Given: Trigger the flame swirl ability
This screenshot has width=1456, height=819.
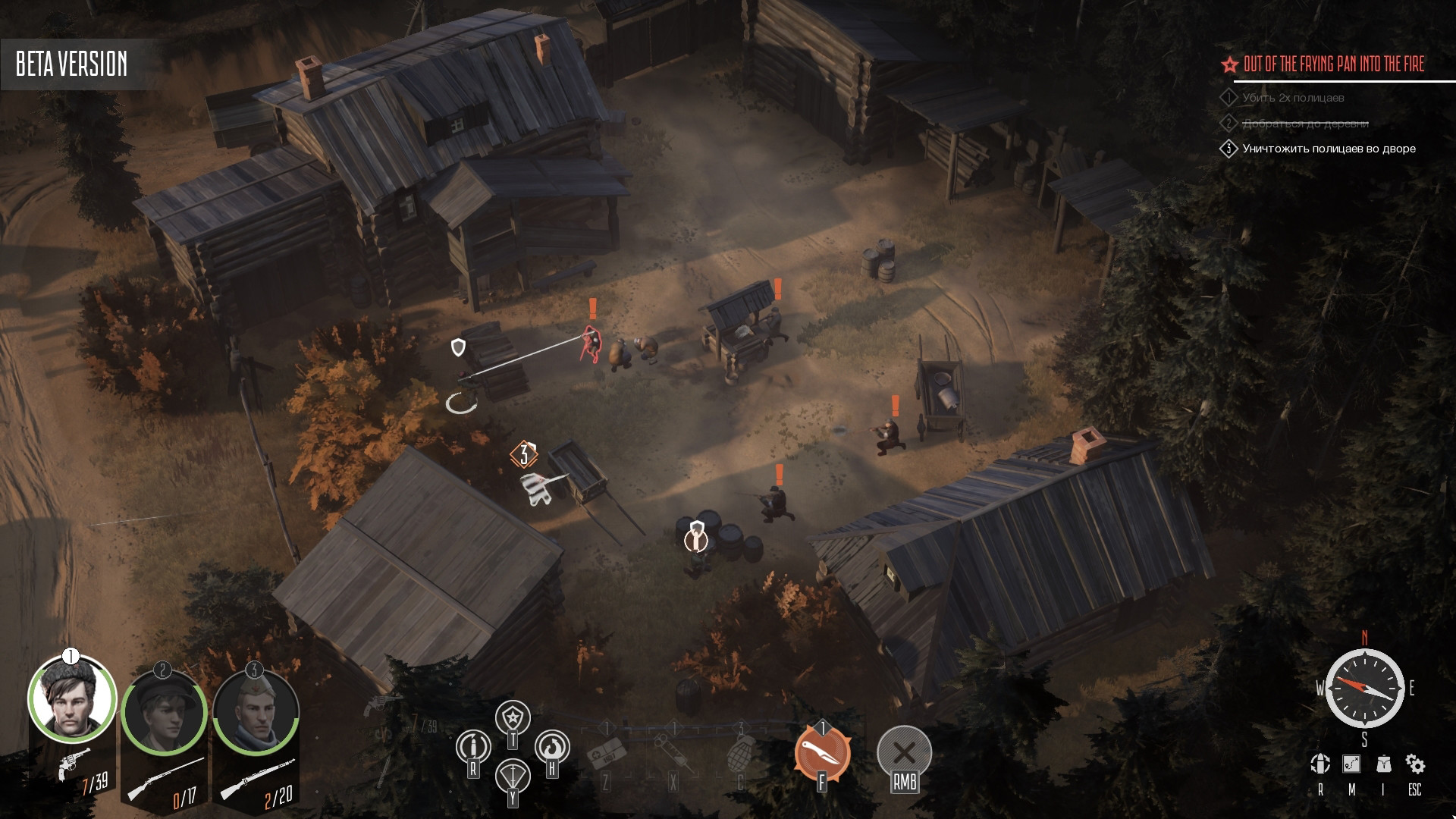Looking at the screenshot, I should [552, 747].
